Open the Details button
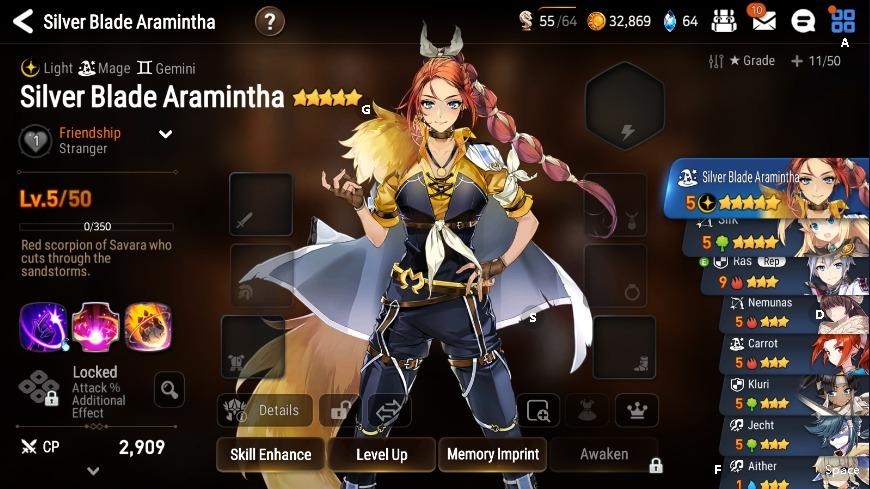Image resolution: width=870 pixels, height=489 pixels. click(264, 410)
